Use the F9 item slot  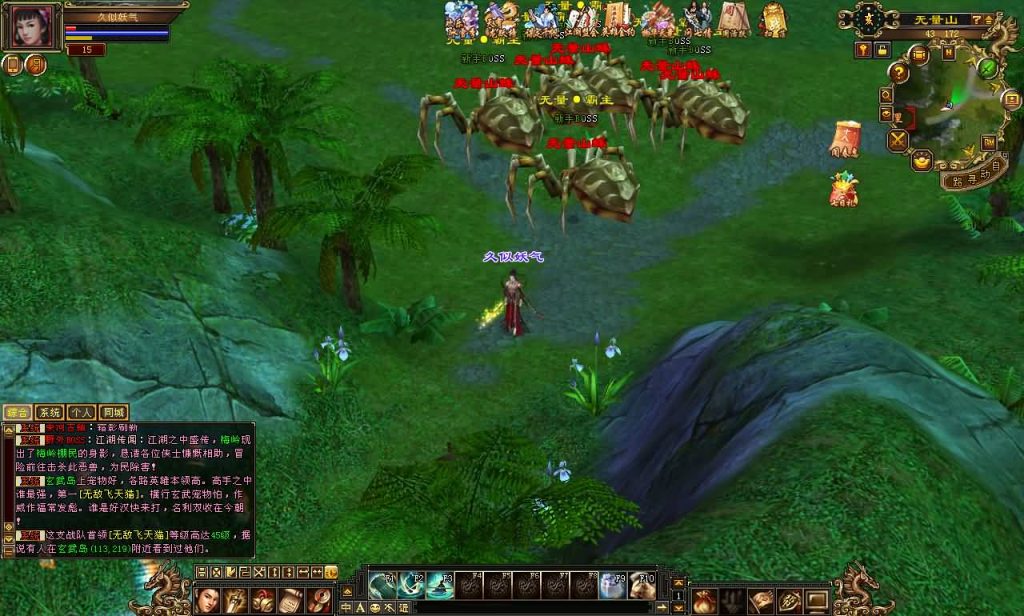pos(613,585)
